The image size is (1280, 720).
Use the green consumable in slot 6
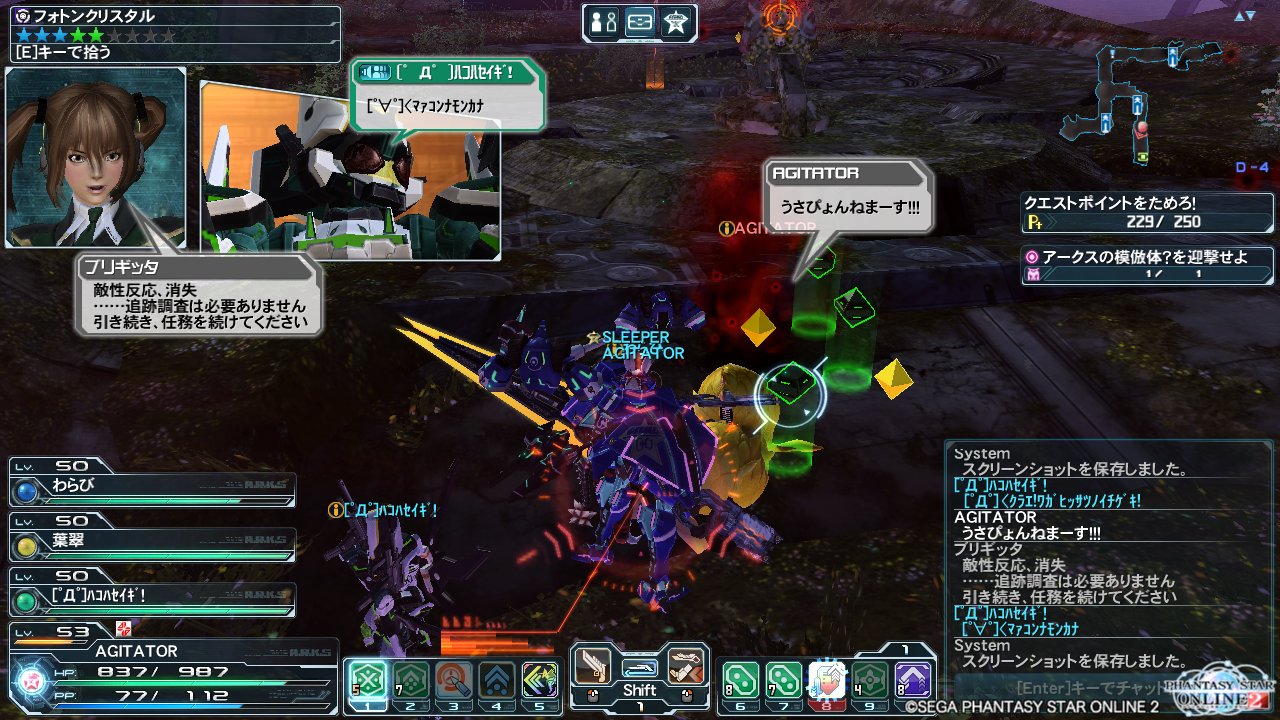coord(741,680)
